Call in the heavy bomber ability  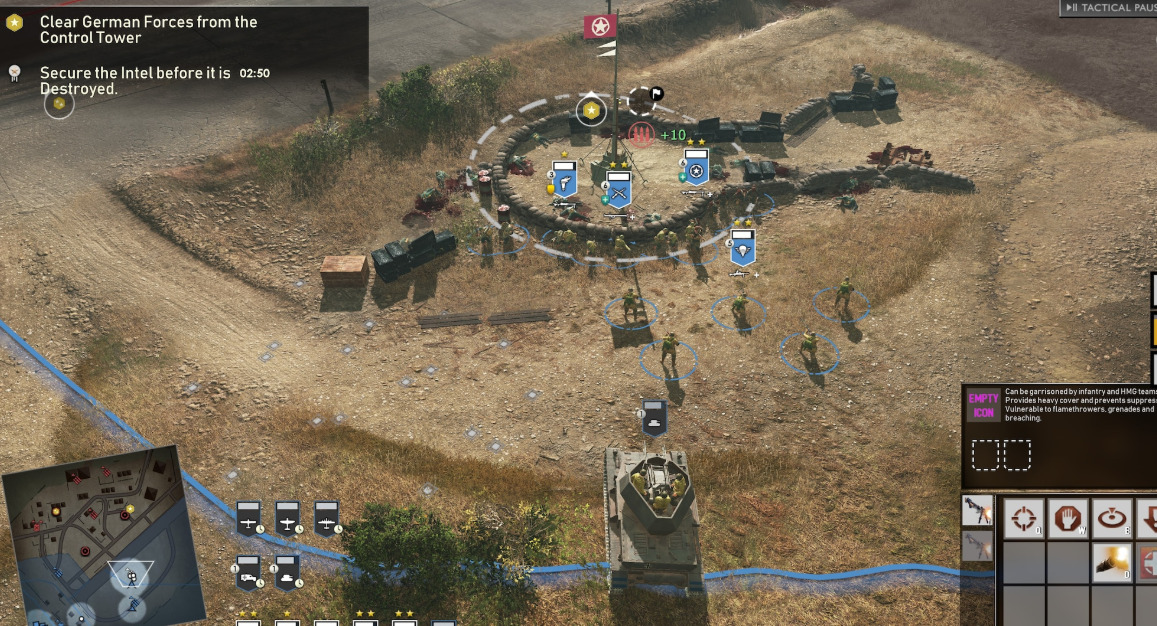[x=326, y=518]
